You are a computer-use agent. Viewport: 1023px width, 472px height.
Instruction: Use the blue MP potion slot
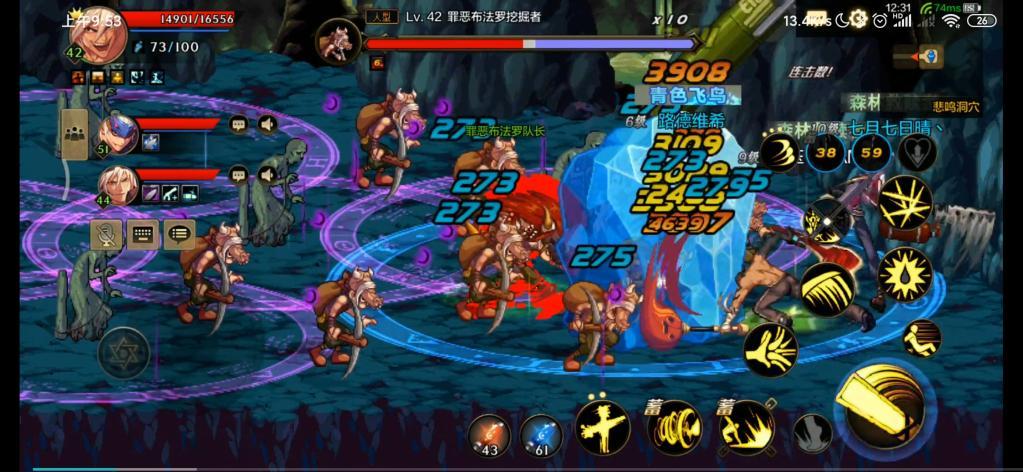[x=541, y=434]
